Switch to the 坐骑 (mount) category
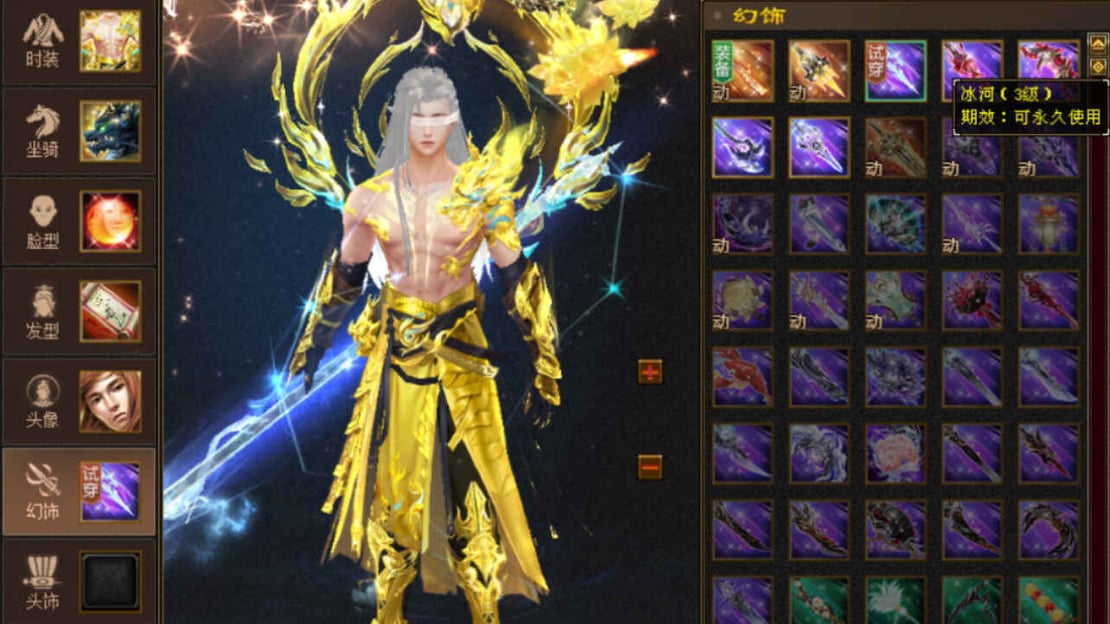 click(x=78, y=131)
